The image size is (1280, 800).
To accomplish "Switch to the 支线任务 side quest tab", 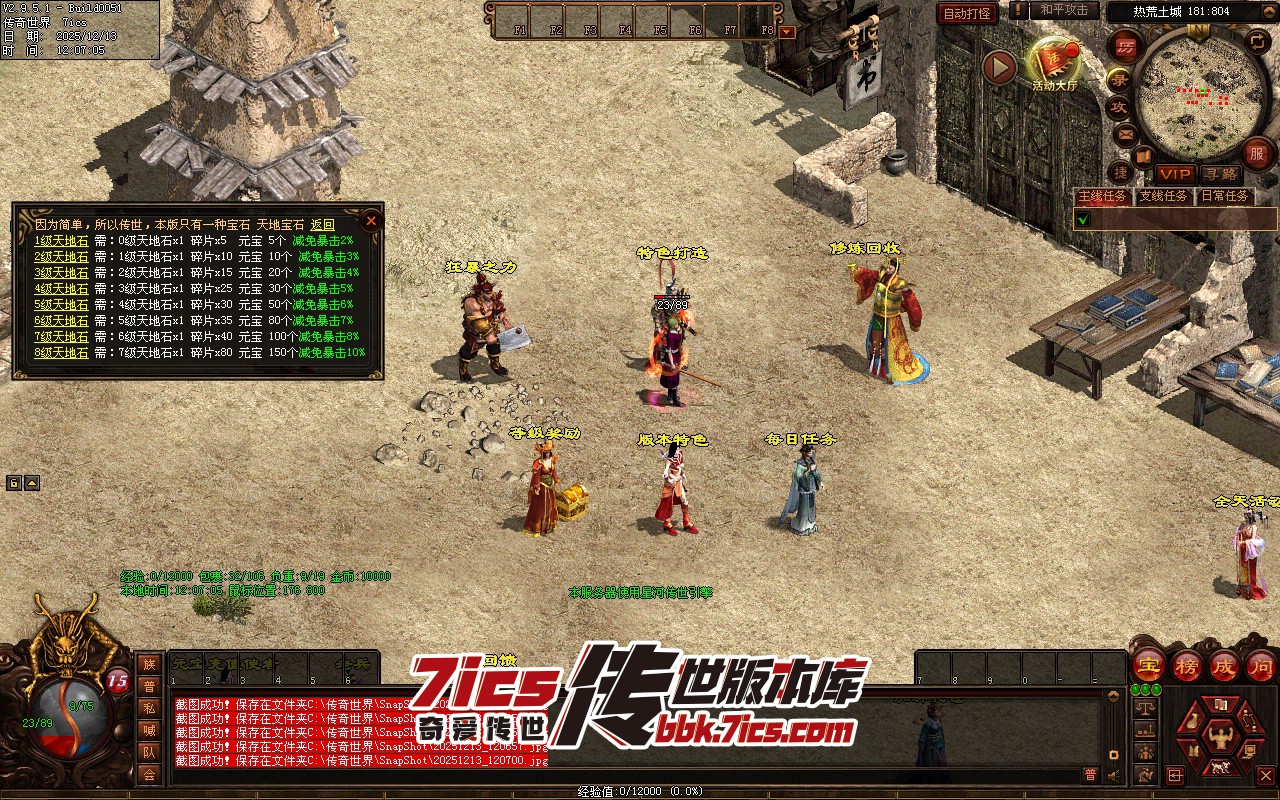I will tap(1164, 196).
